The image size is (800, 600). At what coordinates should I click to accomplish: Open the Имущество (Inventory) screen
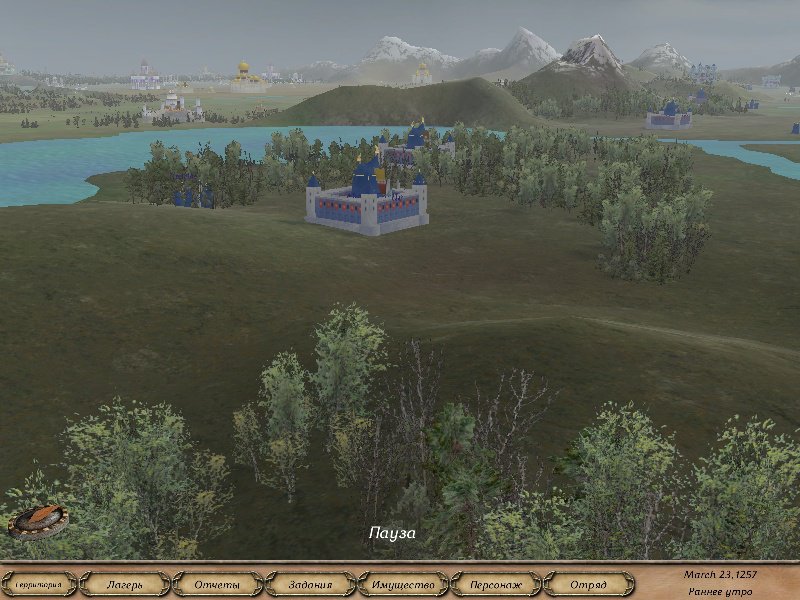coord(402,584)
